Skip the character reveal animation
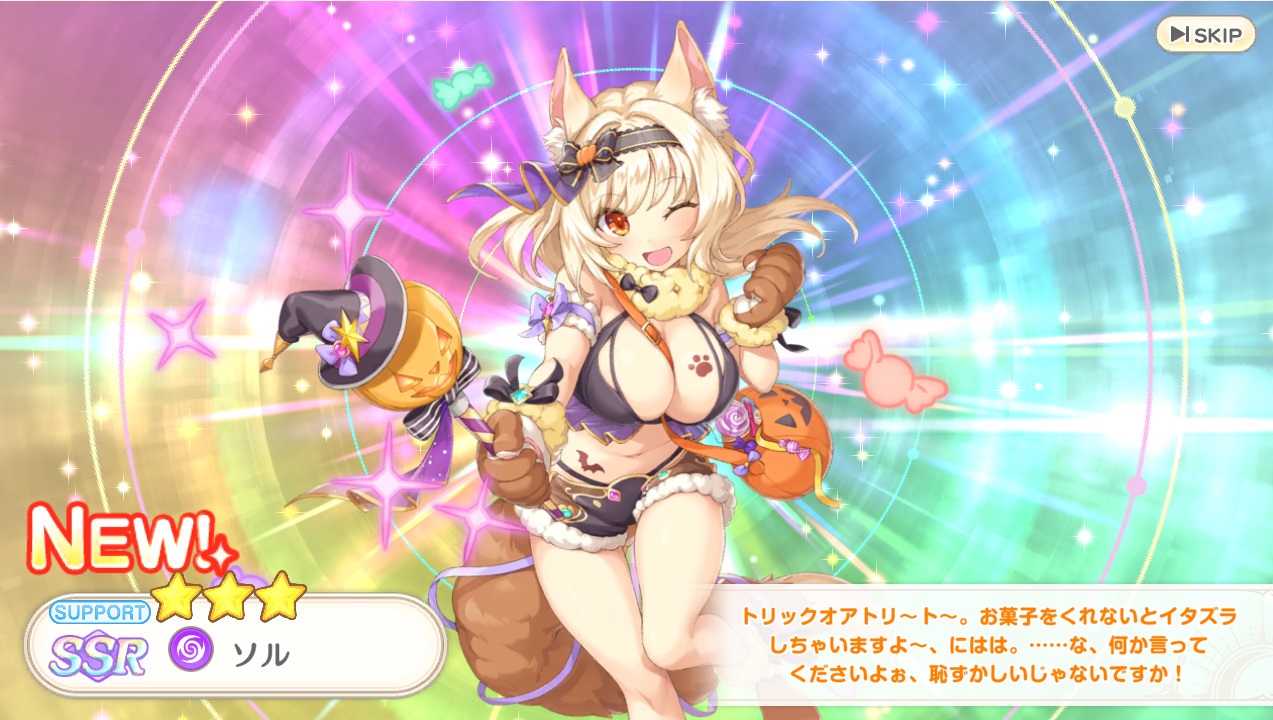The width and height of the screenshot is (1273, 720). tap(1205, 35)
